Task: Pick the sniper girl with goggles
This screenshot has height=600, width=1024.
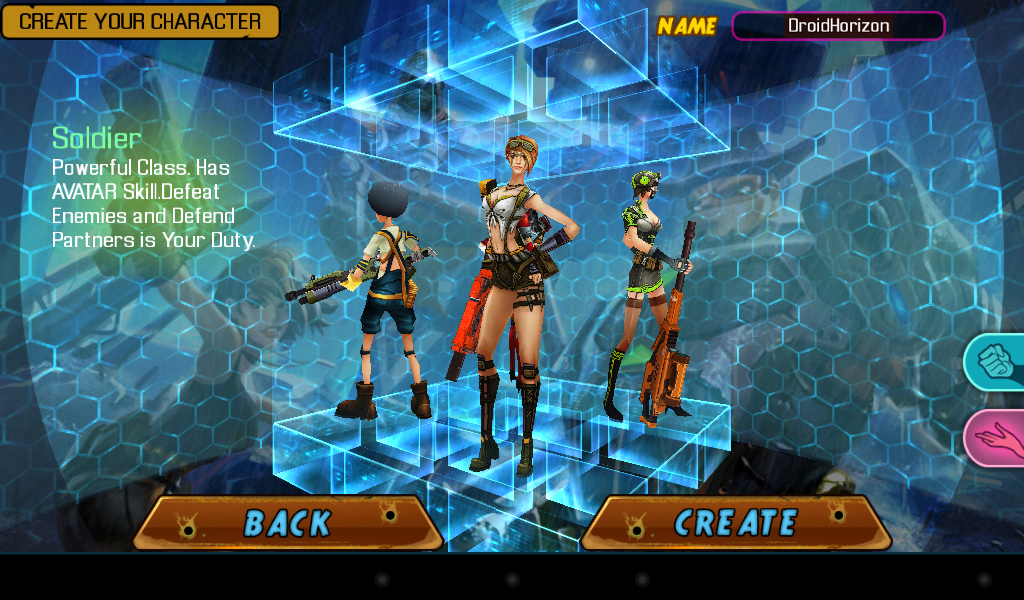Action: [647, 290]
